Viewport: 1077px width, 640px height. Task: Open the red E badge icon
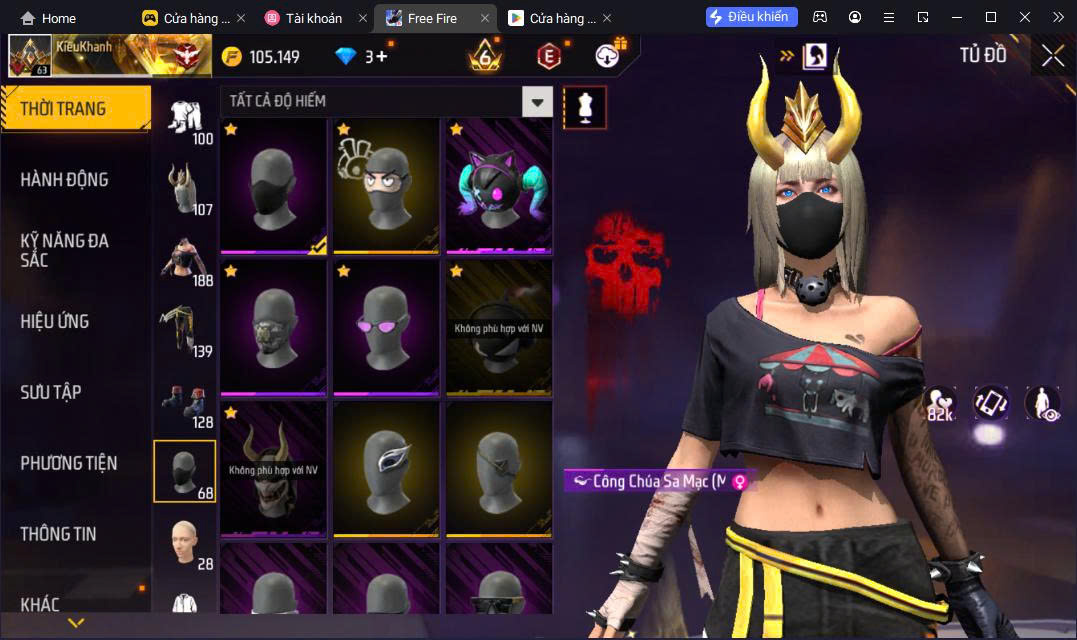[548, 56]
